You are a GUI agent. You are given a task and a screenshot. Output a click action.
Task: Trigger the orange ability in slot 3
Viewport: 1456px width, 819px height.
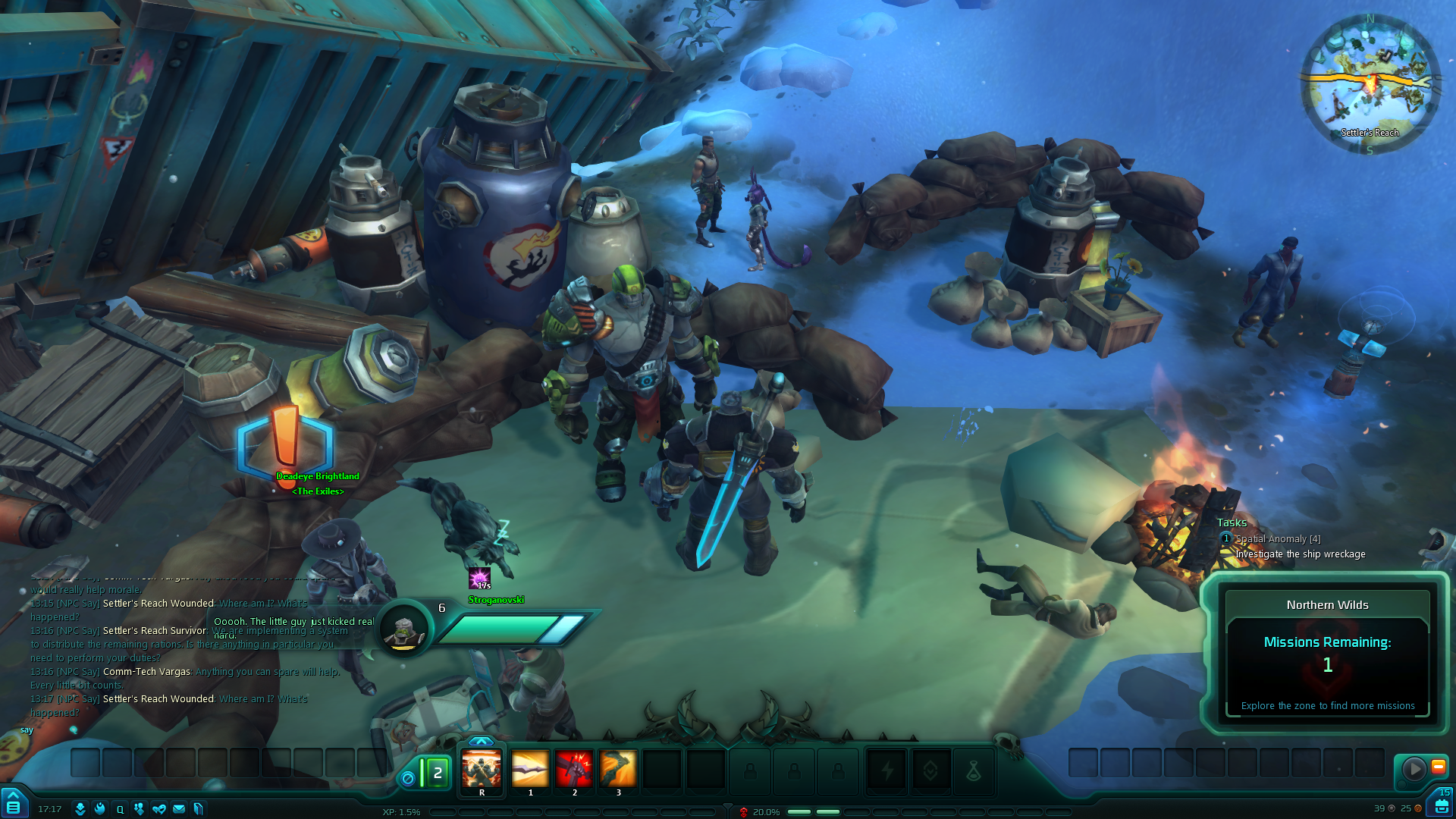618,770
